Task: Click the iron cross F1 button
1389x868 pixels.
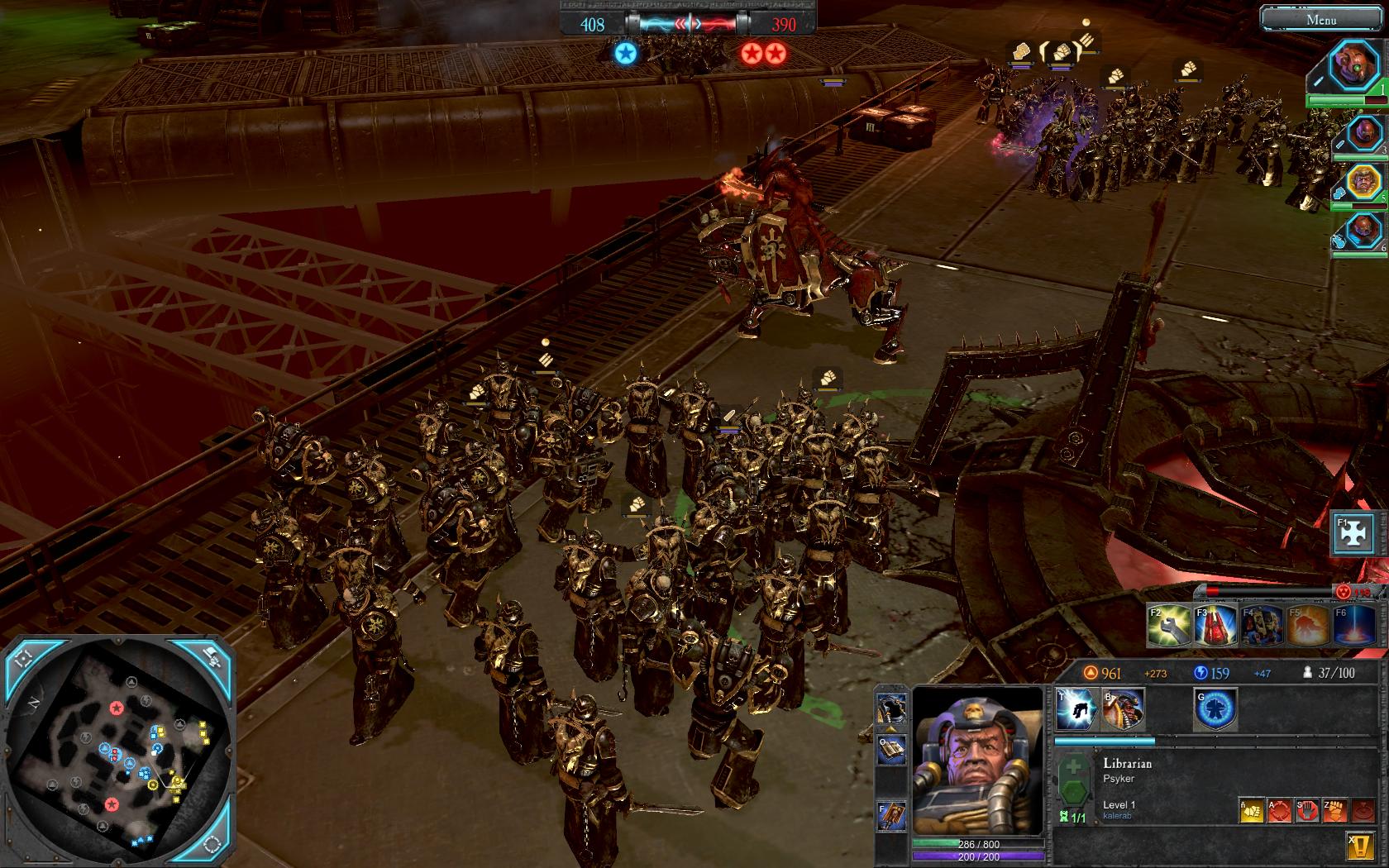Action: [1353, 535]
